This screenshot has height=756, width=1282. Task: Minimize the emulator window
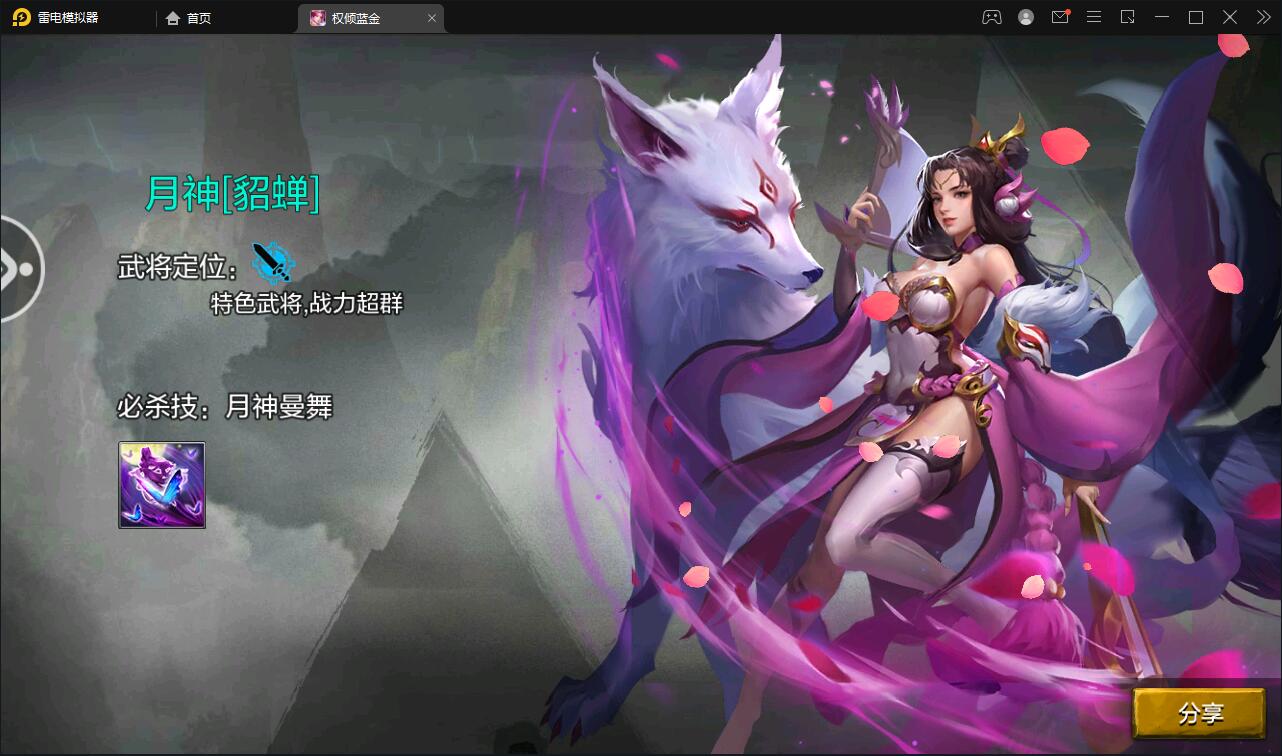(x=1162, y=17)
